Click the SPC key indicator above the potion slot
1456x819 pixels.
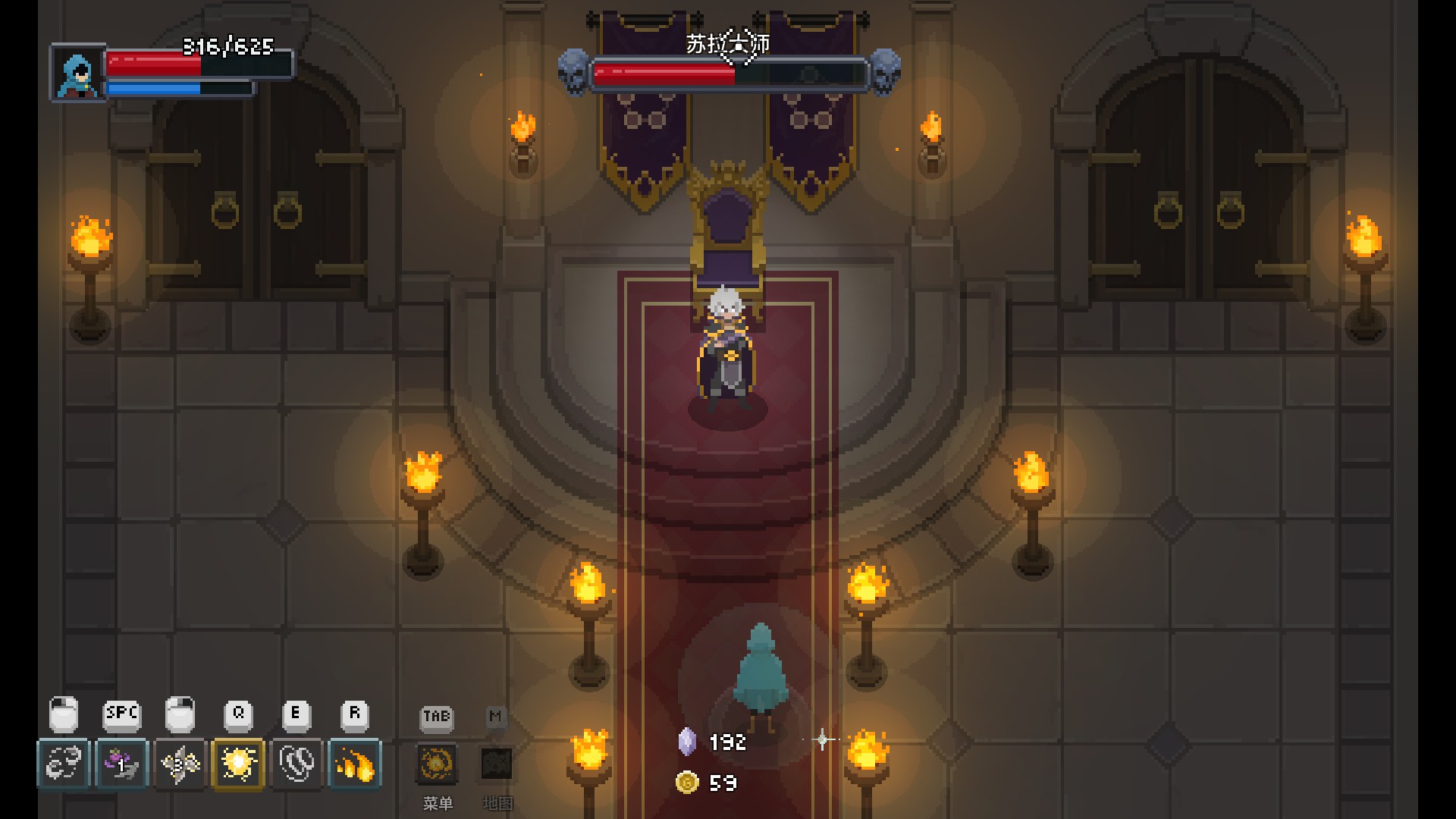point(121,713)
